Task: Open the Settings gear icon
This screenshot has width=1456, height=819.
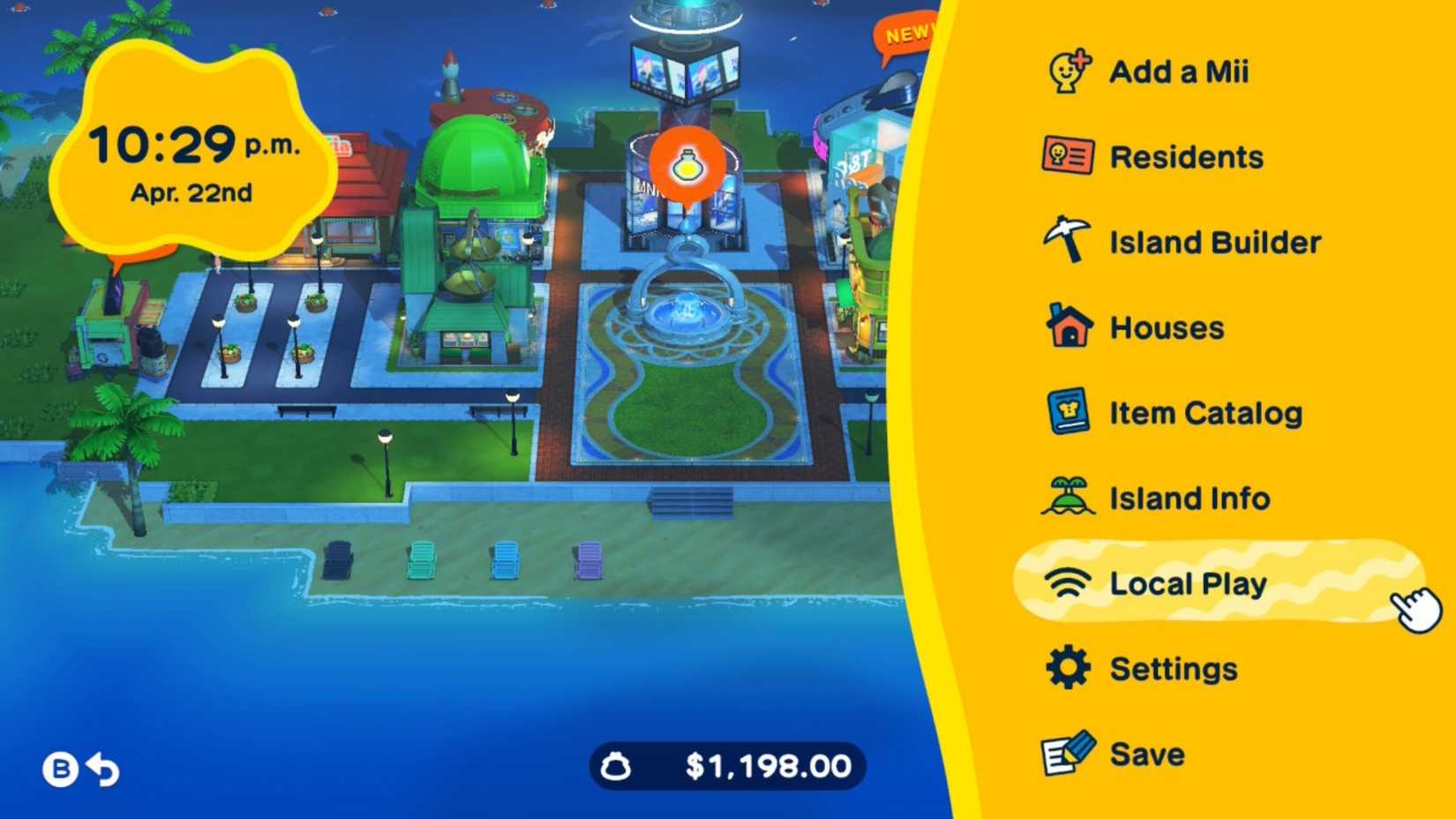Action: click(1067, 668)
